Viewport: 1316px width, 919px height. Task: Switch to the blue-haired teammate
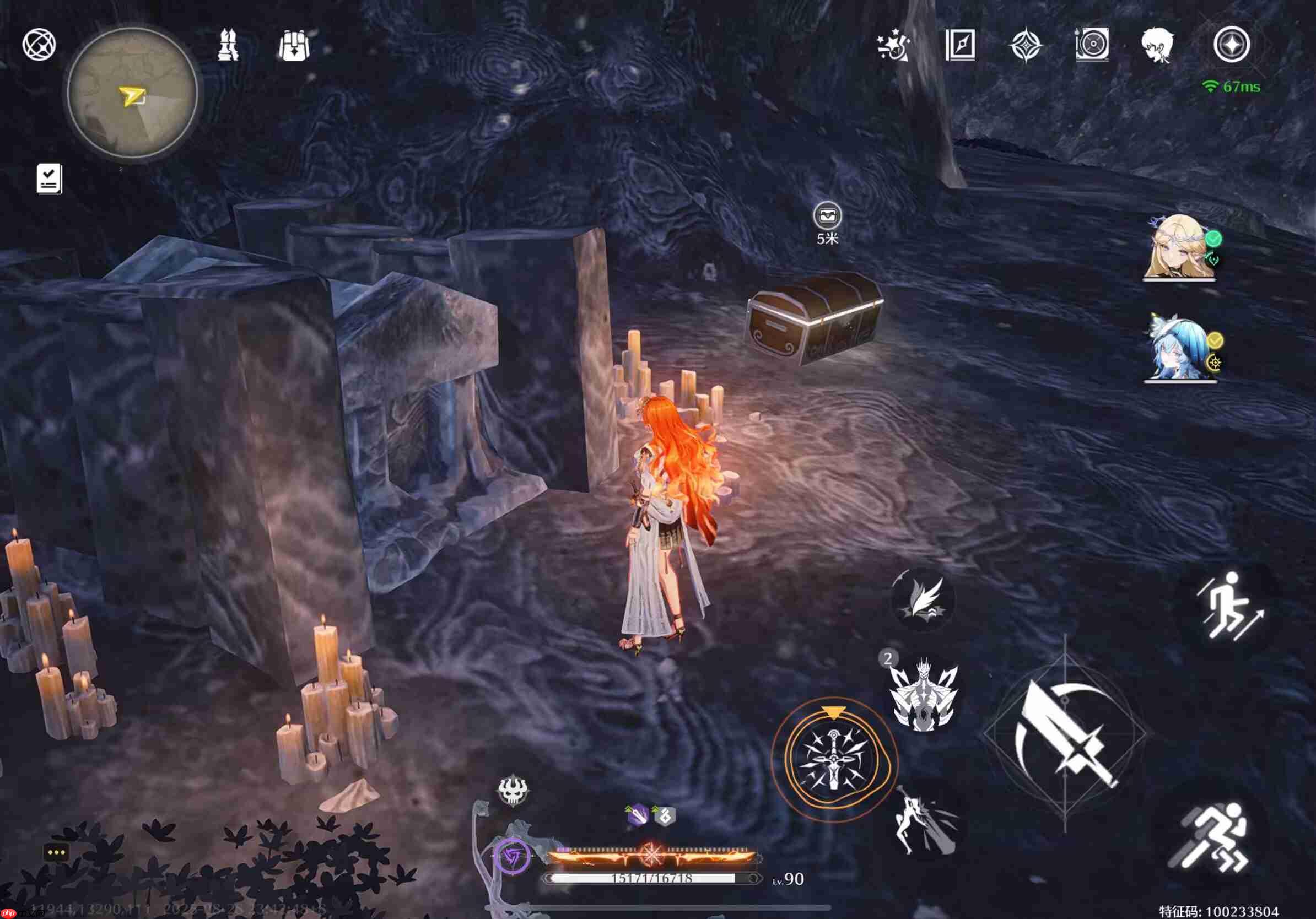click(x=1179, y=349)
